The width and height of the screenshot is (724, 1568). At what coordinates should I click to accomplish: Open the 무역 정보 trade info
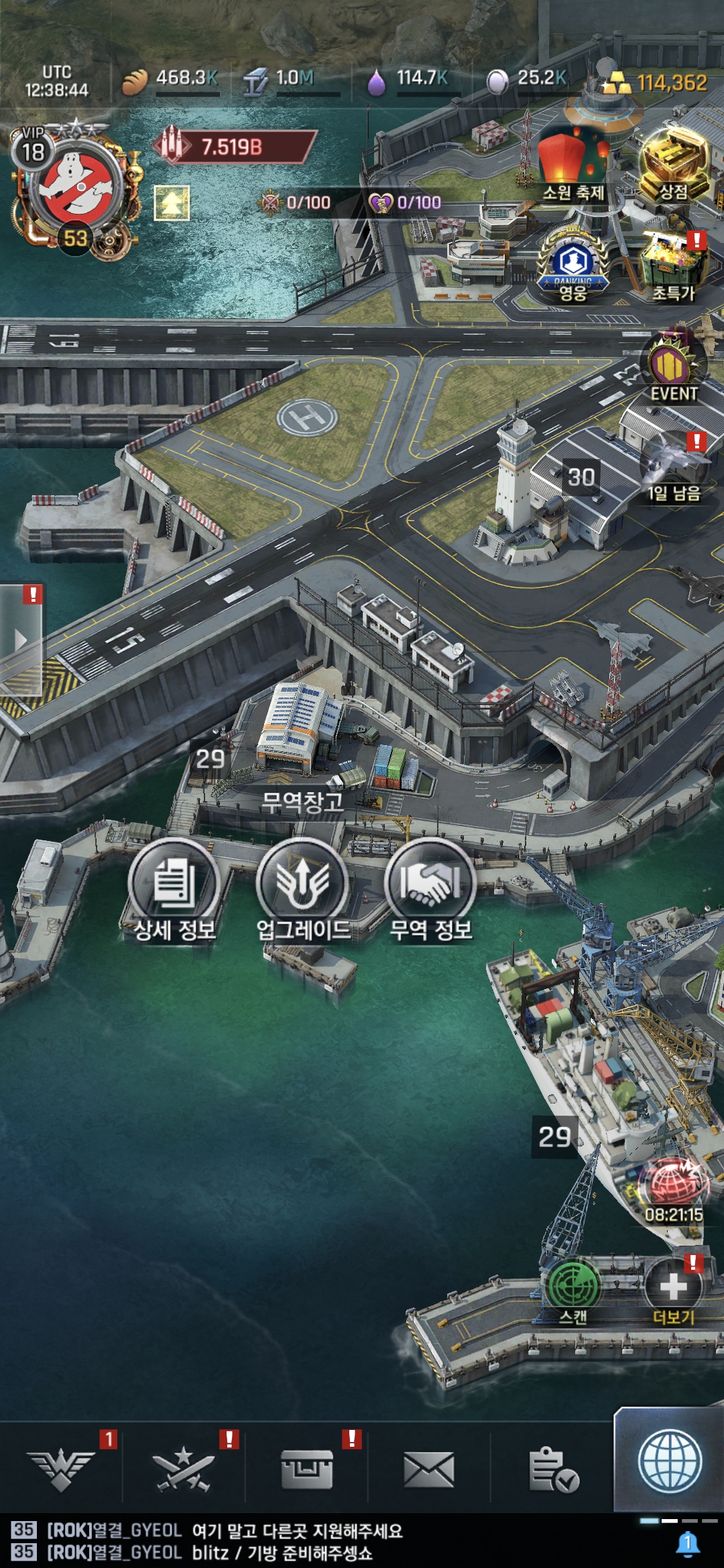coord(430,885)
